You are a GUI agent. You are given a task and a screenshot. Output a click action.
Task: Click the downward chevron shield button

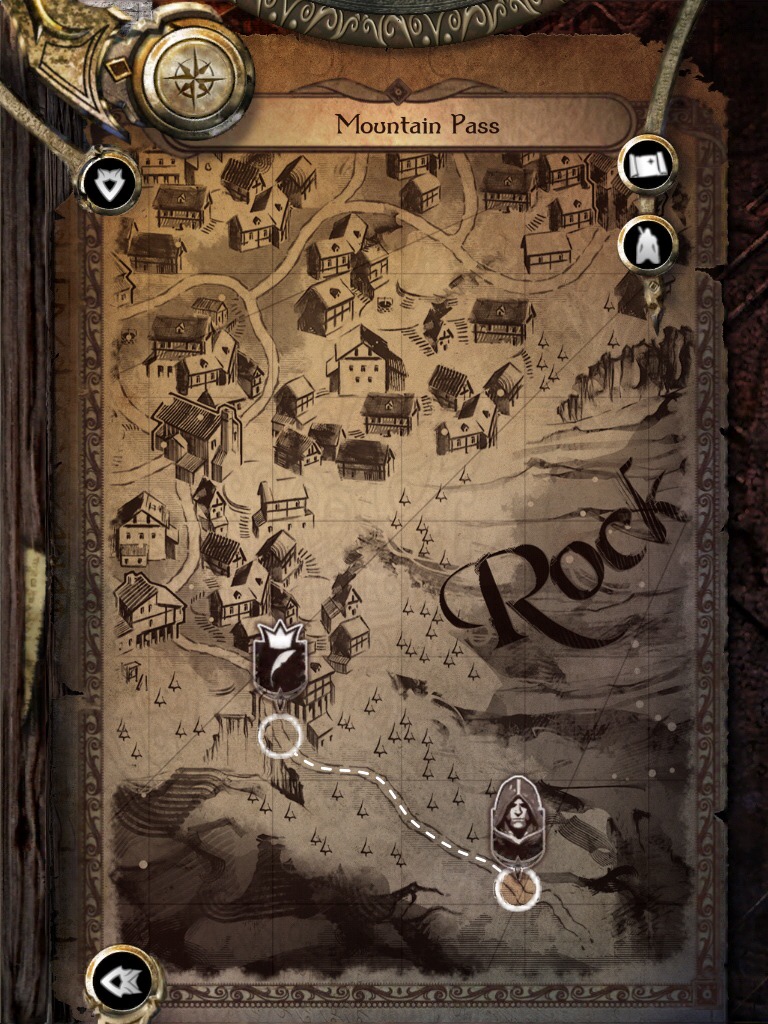(x=109, y=182)
